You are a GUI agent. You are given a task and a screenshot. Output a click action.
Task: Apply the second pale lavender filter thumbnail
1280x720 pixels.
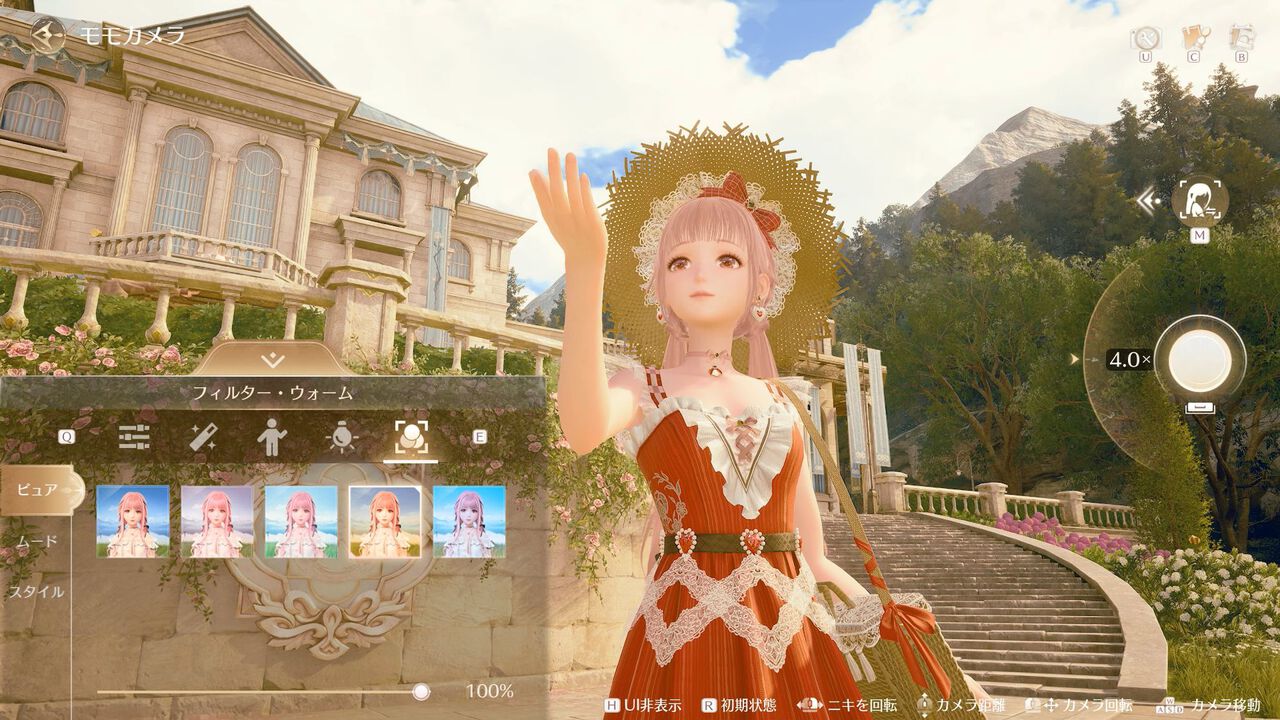click(217, 521)
